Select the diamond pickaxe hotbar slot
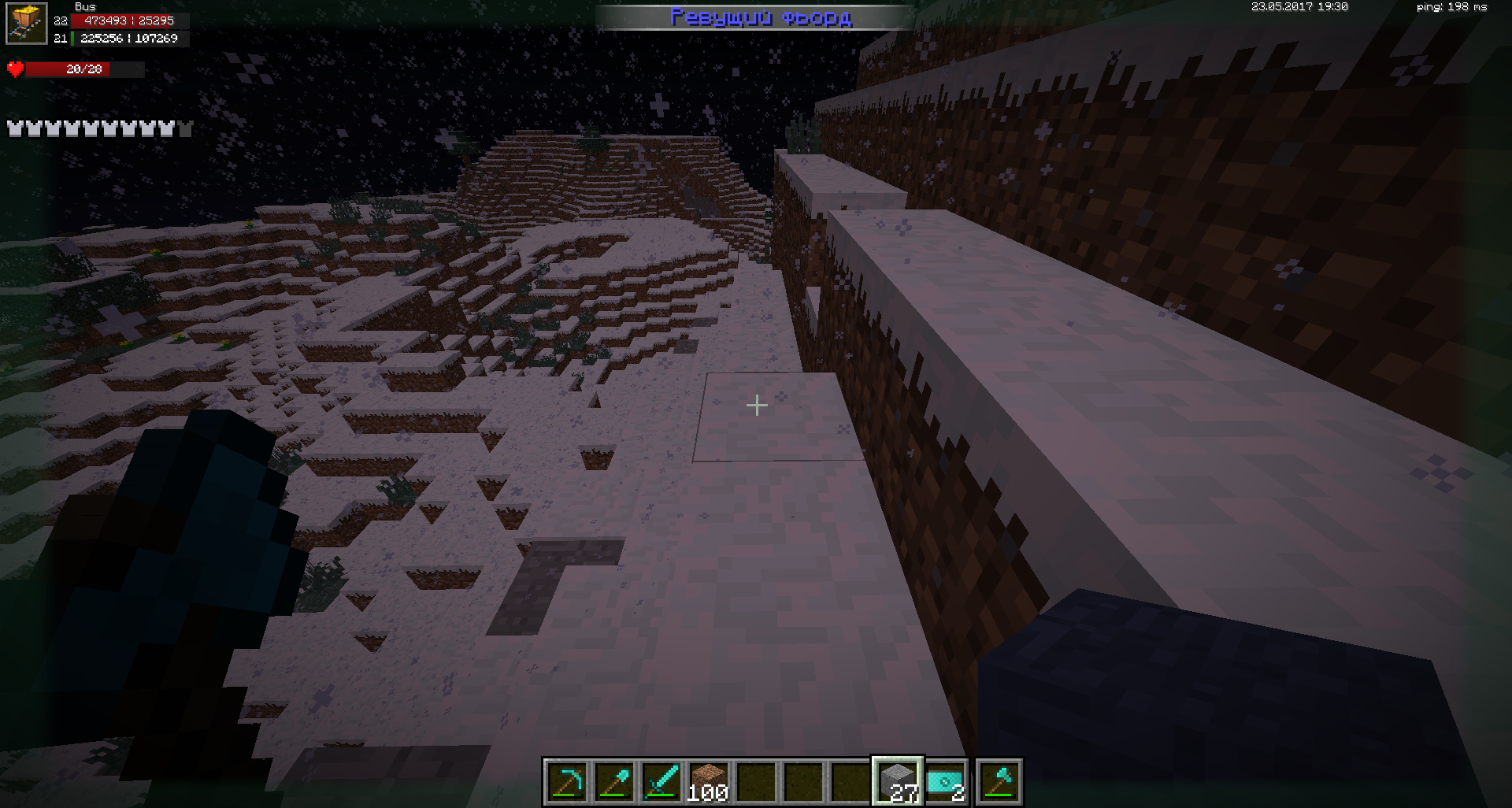1512x808 pixels. click(566, 782)
